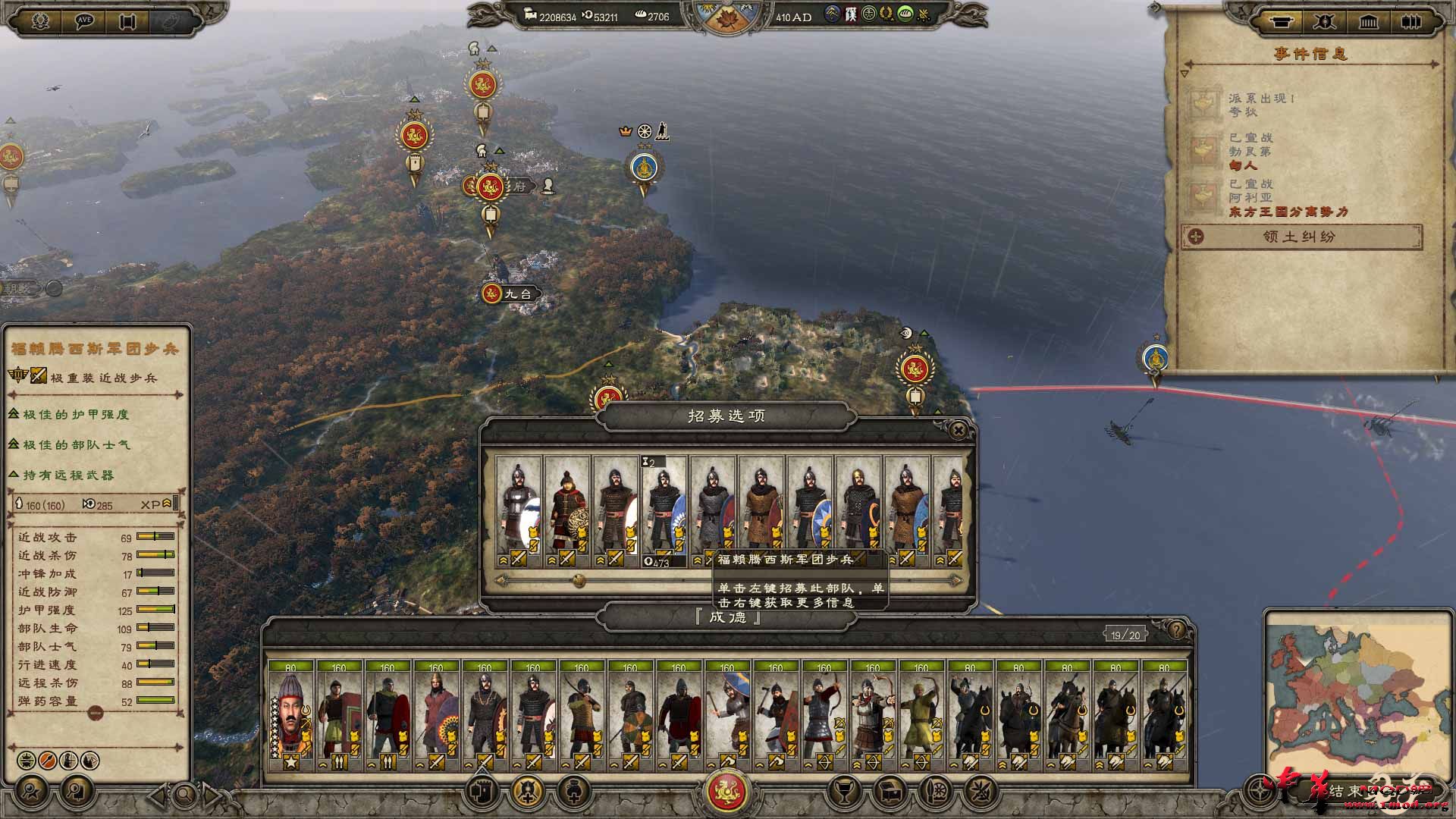The width and height of the screenshot is (1456, 819).
Task: Click the scrolls/records icon top right
Action: (1412, 22)
